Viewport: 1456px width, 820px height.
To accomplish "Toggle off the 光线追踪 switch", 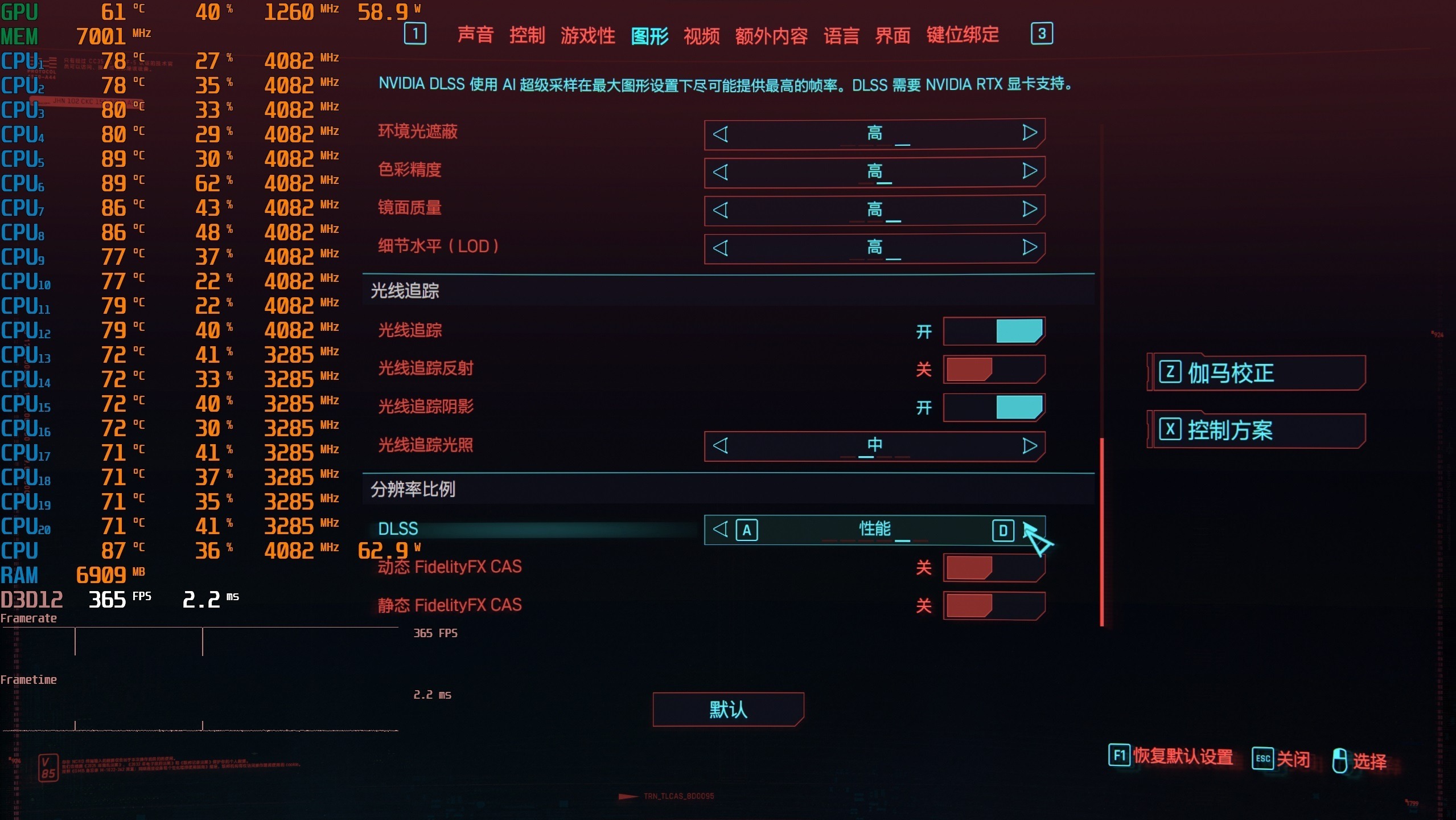I will coord(994,331).
